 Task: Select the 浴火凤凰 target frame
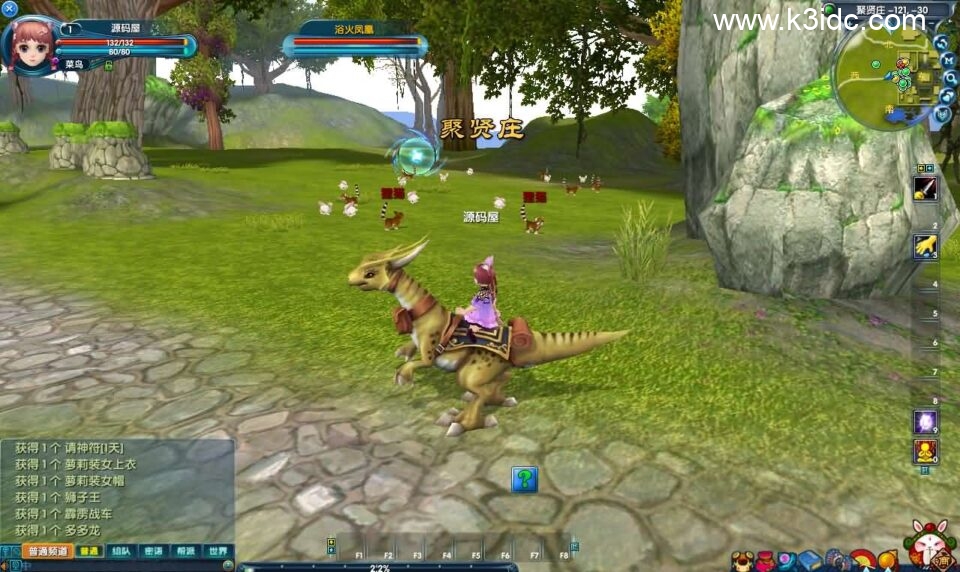point(356,39)
